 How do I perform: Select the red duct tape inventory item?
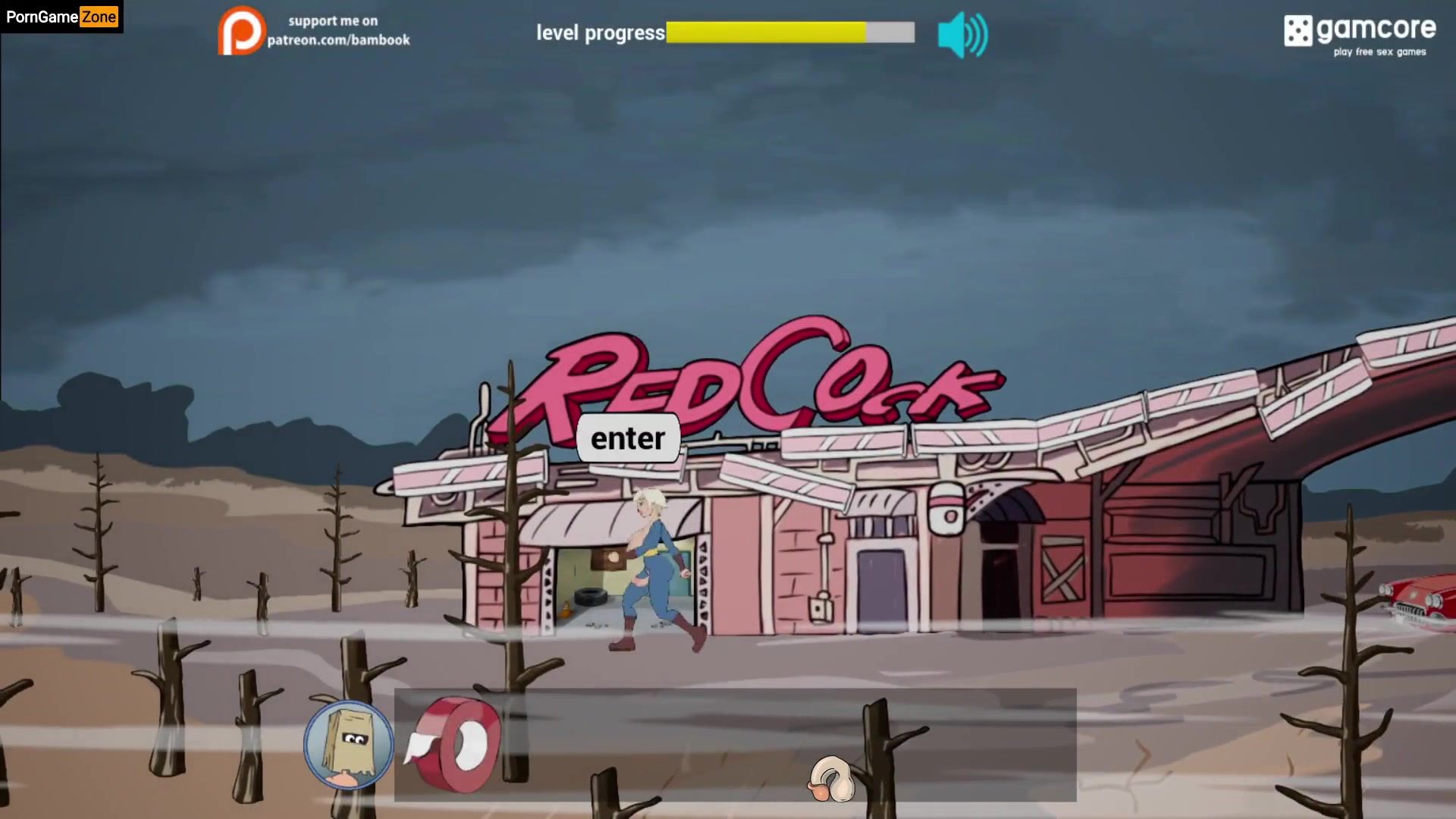[x=453, y=744]
